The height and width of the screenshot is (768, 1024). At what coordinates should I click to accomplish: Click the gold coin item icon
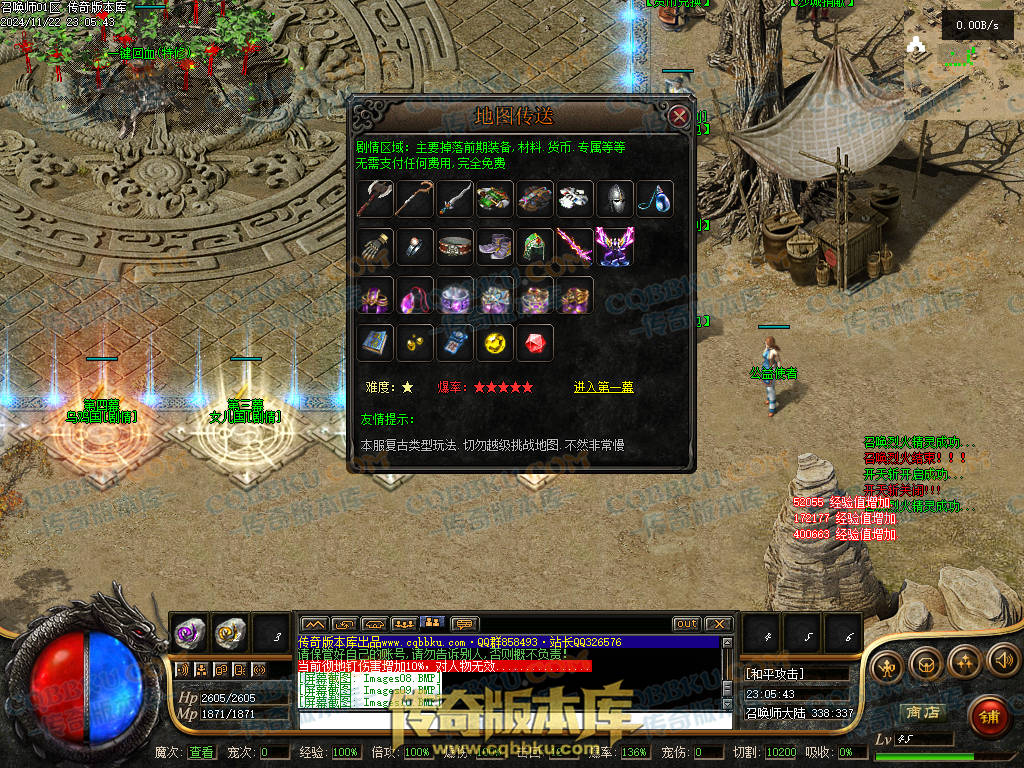coord(495,343)
